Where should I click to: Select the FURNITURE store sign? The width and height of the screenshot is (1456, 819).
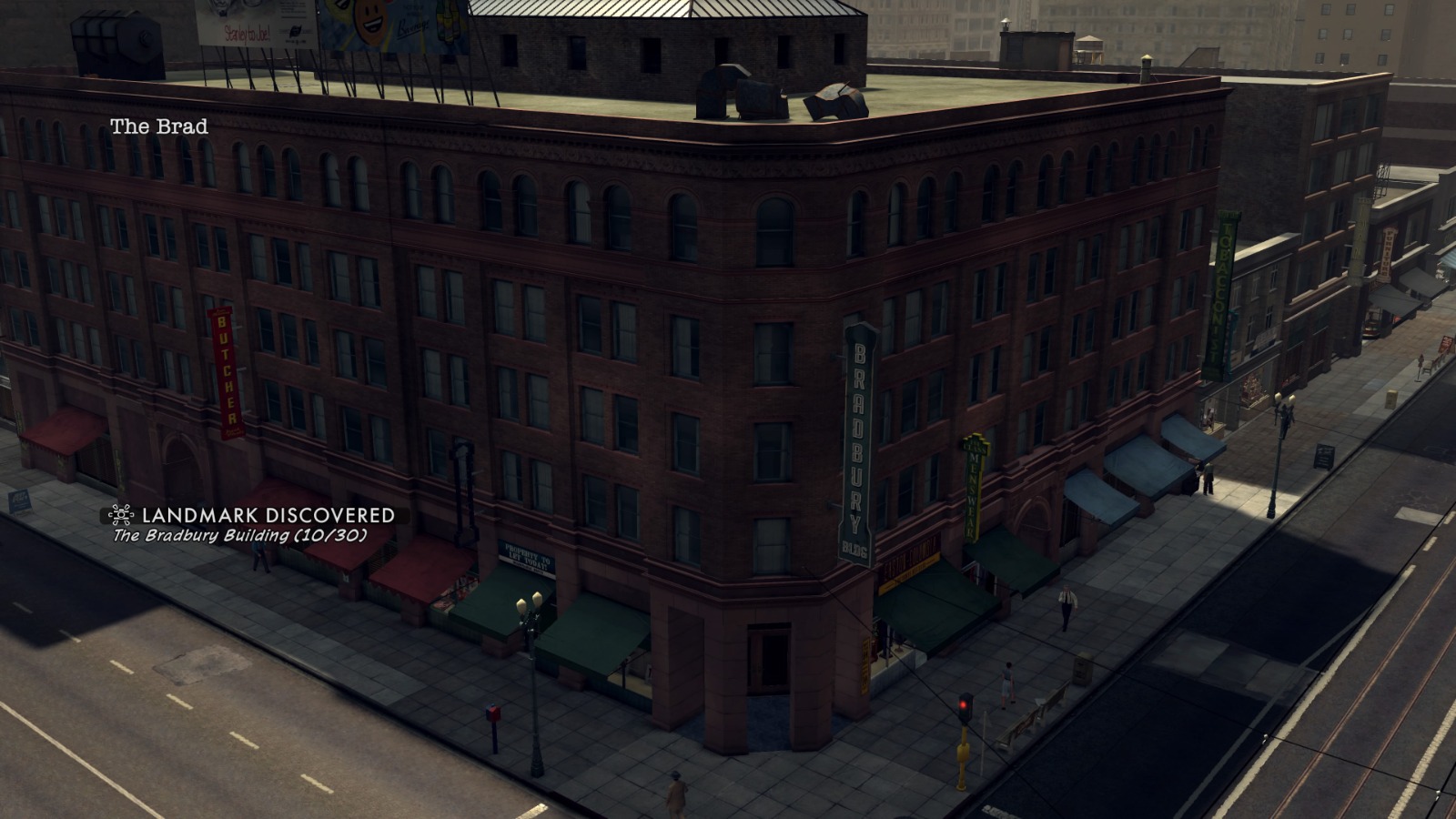tap(1385, 255)
